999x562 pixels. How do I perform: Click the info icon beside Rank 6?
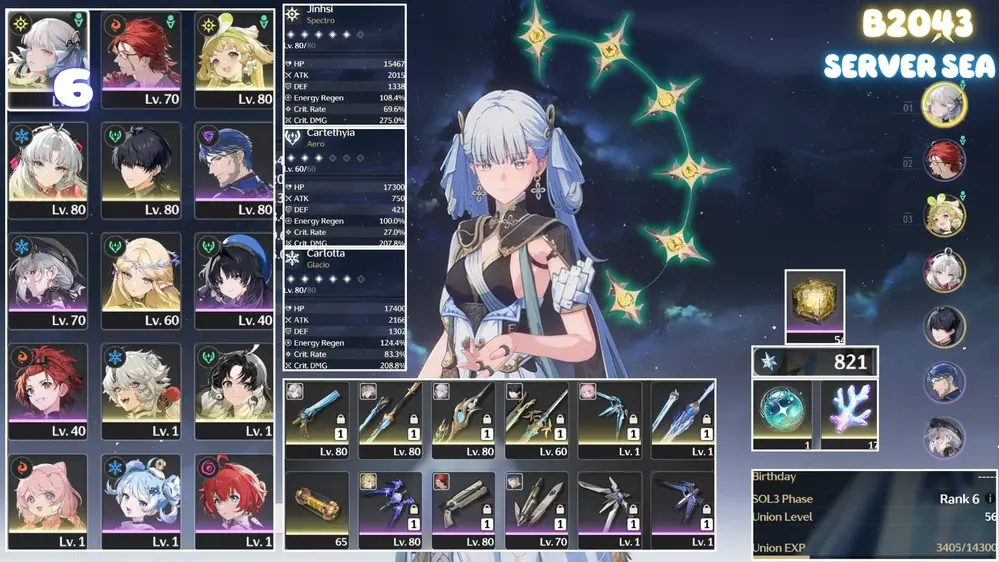[989, 499]
